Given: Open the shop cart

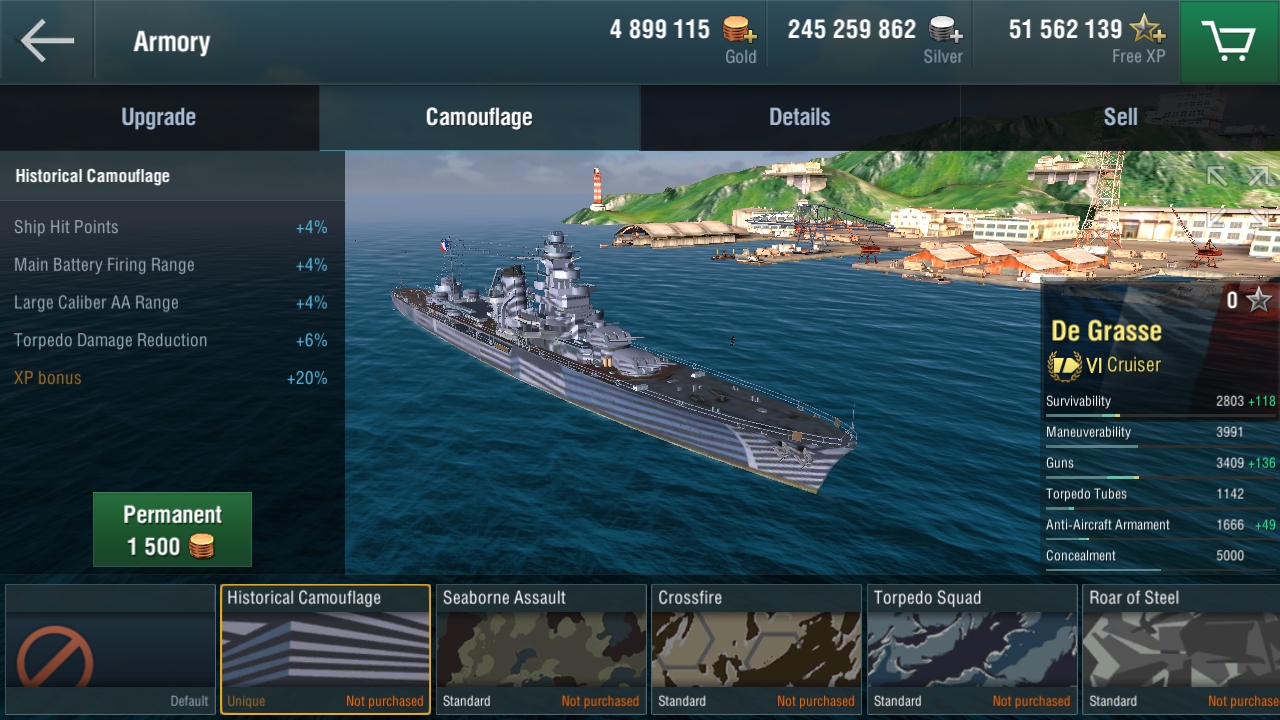Looking at the screenshot, I should 1229,41.
